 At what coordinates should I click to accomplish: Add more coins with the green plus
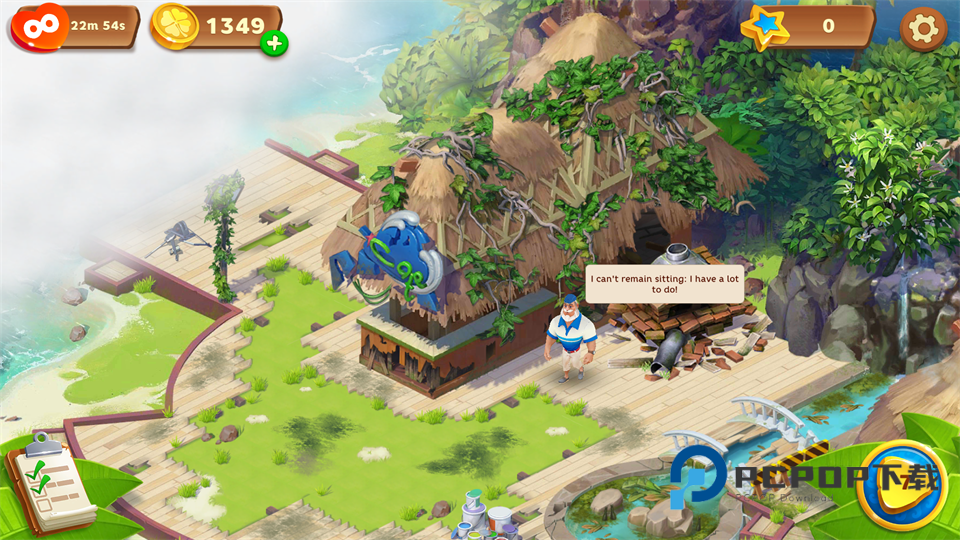(x=274, y=43)
